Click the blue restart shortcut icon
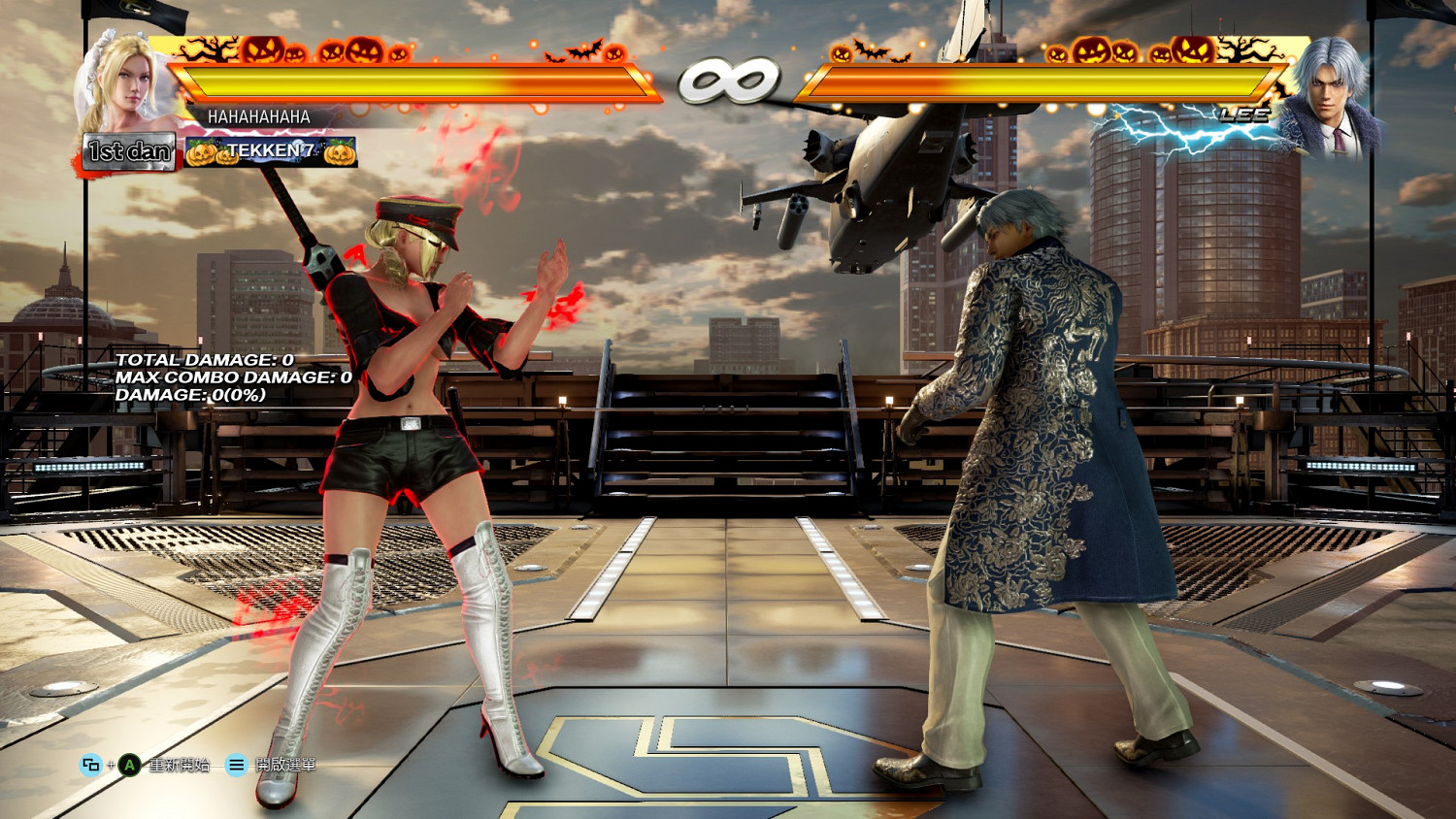This screenshot has height=819, width=1456. (89, 764)
